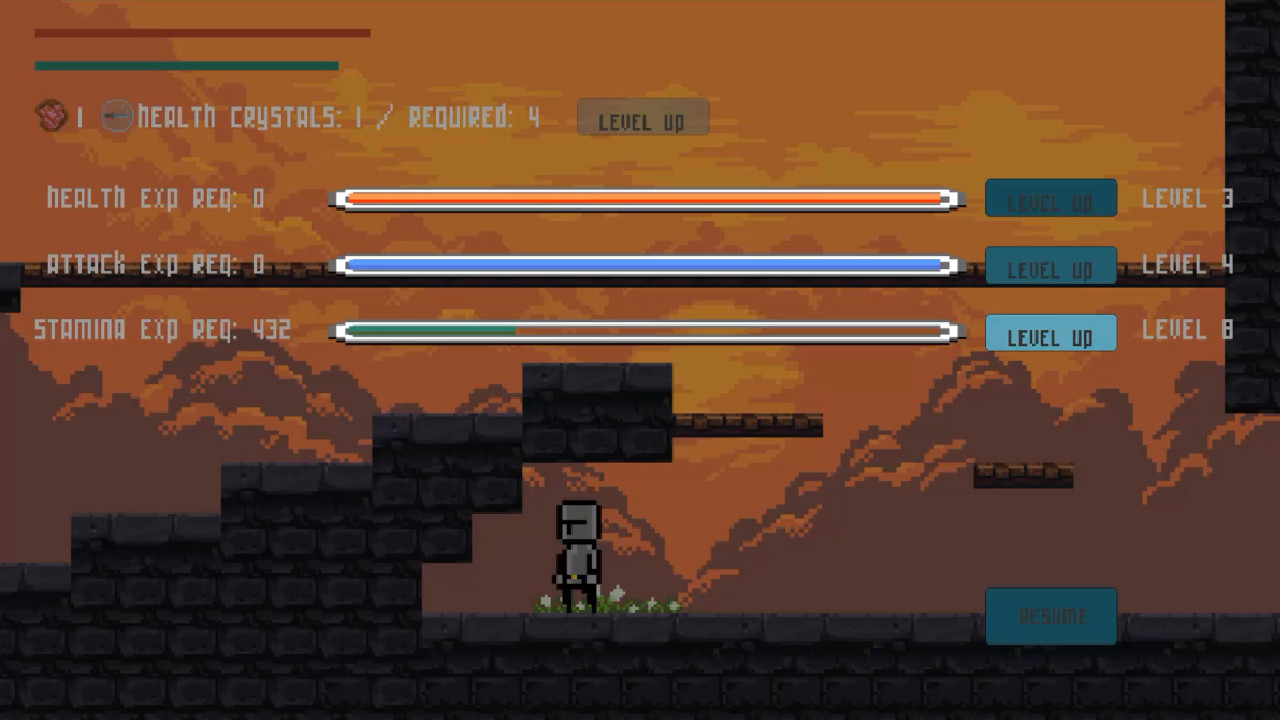Click Level Up next to Attack EXP
This screenshot has height=720, width=1280.
tap(1051, 266)
